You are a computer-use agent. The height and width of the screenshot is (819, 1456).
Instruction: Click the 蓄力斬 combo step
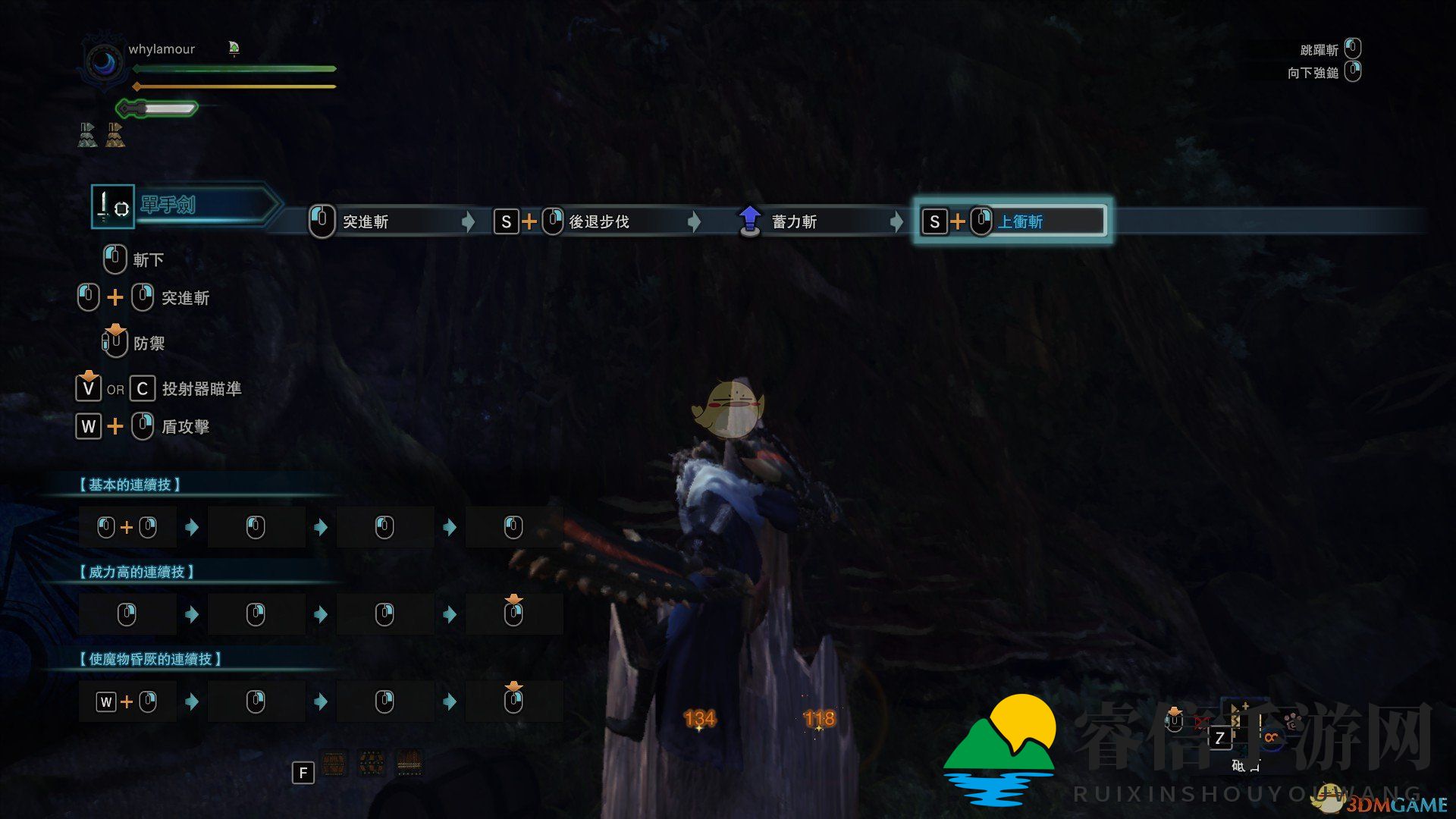(x=793, y=221)
